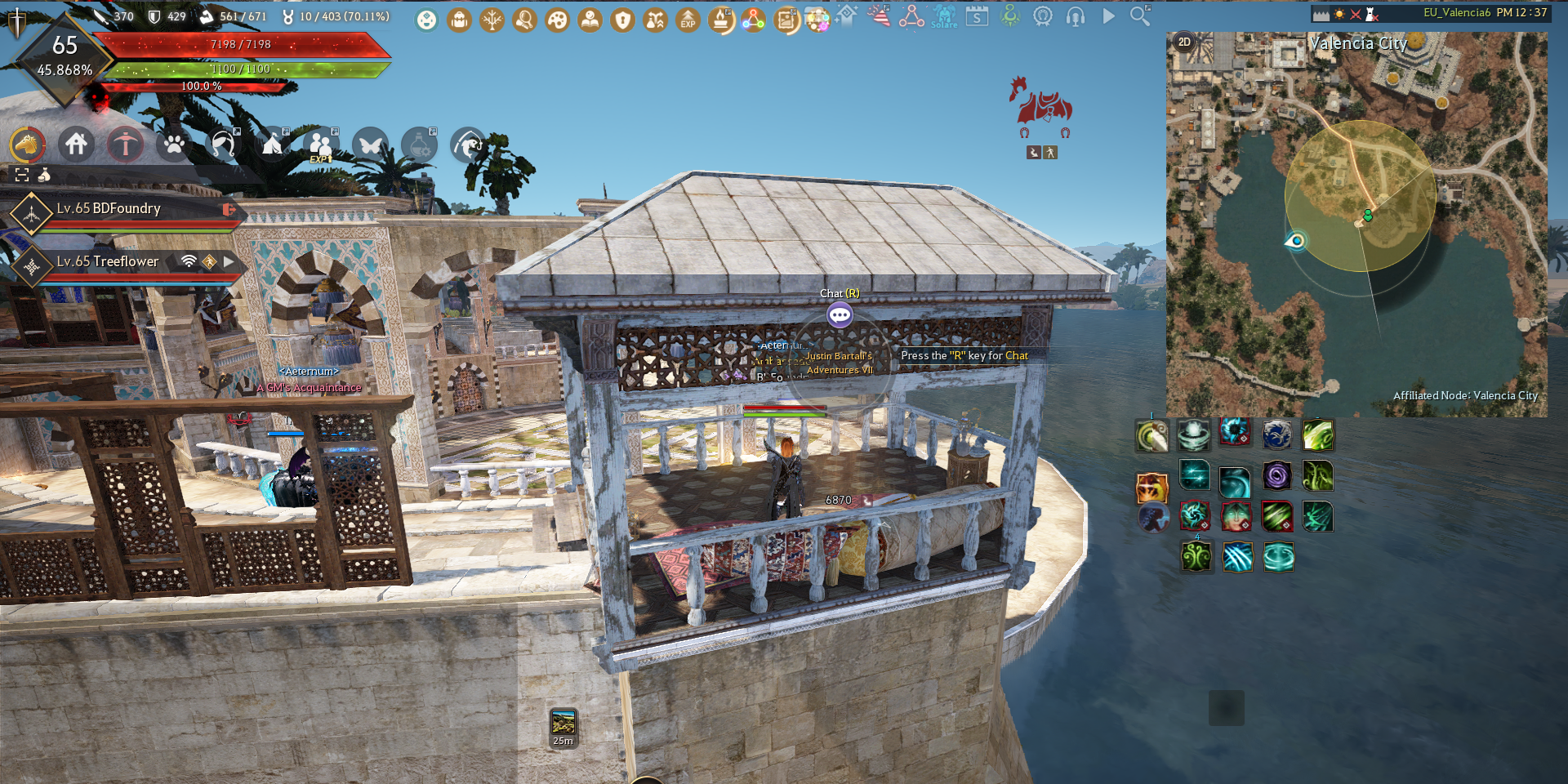
Task: Click the headset support icon
Action: (1076, 16)
